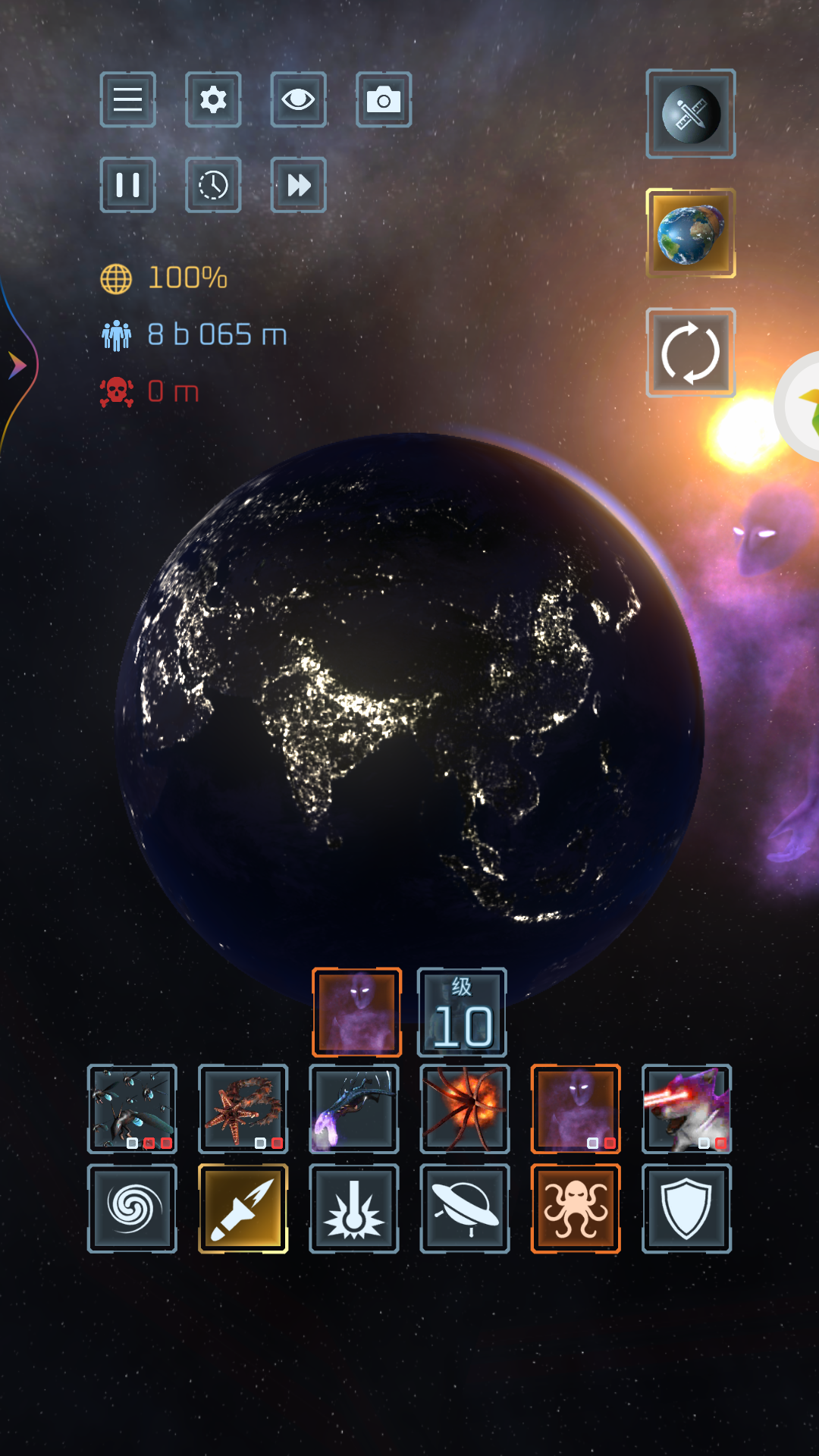Toggle the eye visibility button
The width and height of the screenshot is (819, 1456).
tap(298, 99)
